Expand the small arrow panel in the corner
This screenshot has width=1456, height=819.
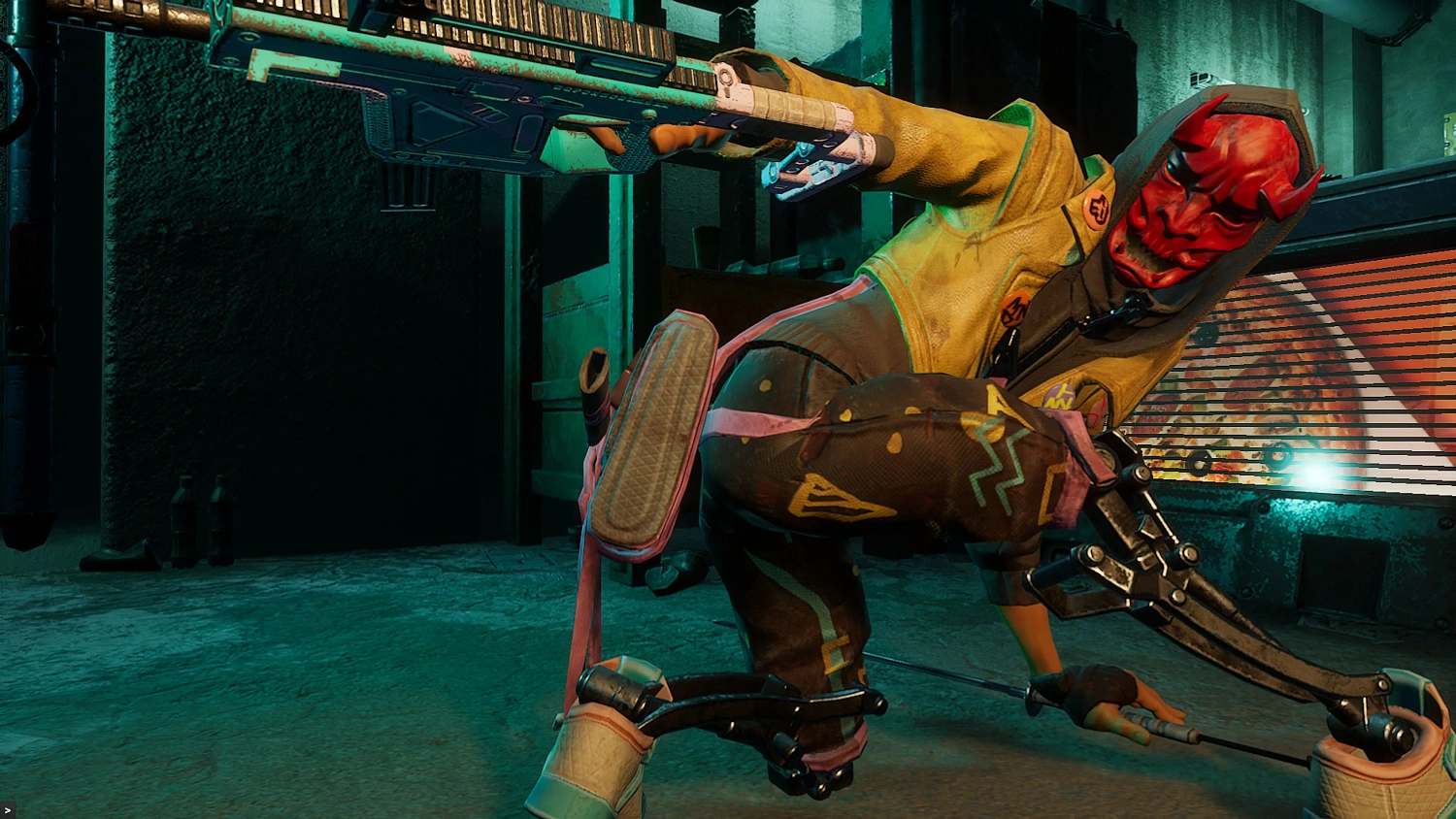pyautogui.click(x=8, y=810)
